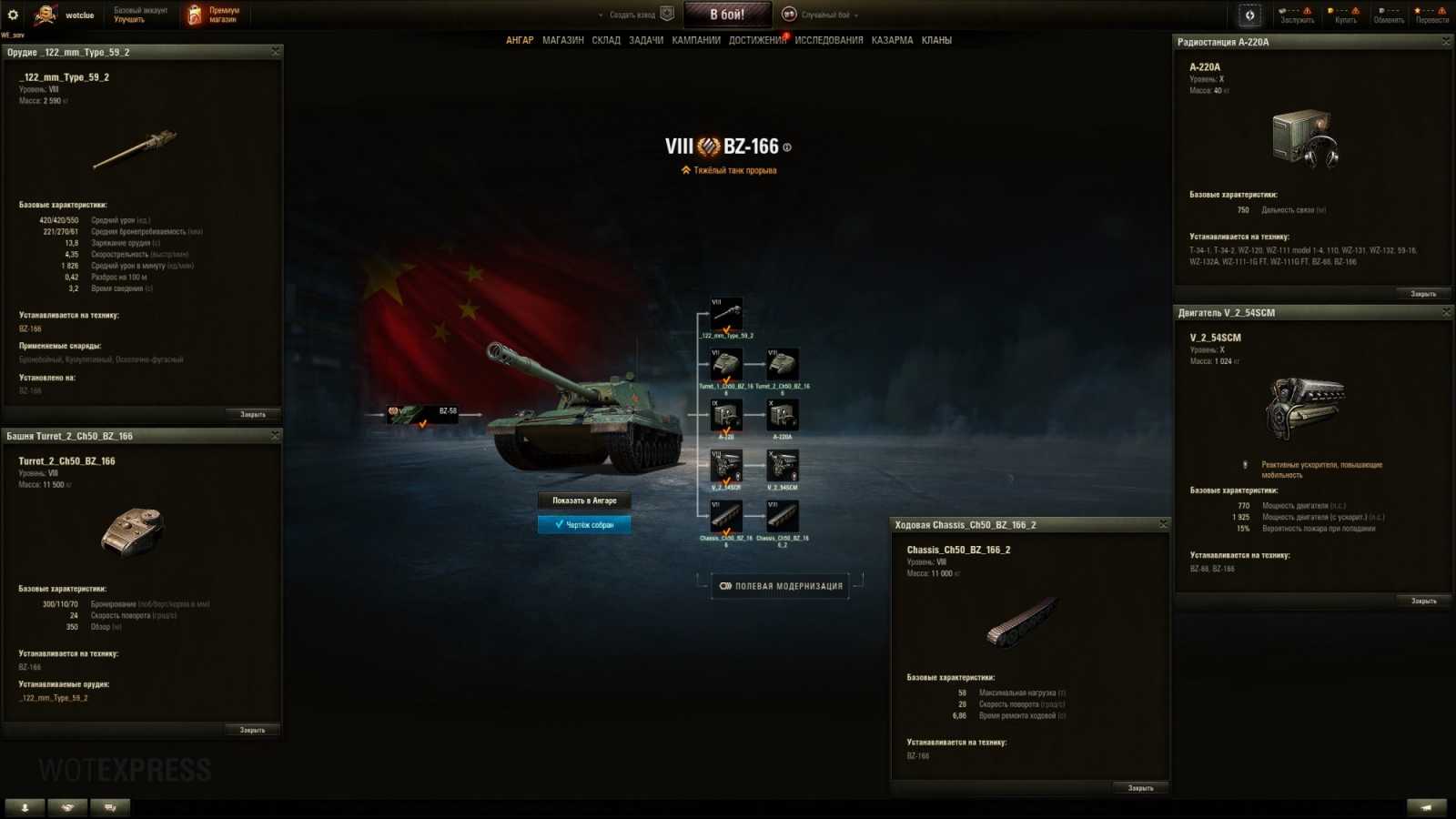Image resolution: width=1456 pixels, height=819 pixels.
Task: Click Показать в Ангаре button
Action: point(585,500)
